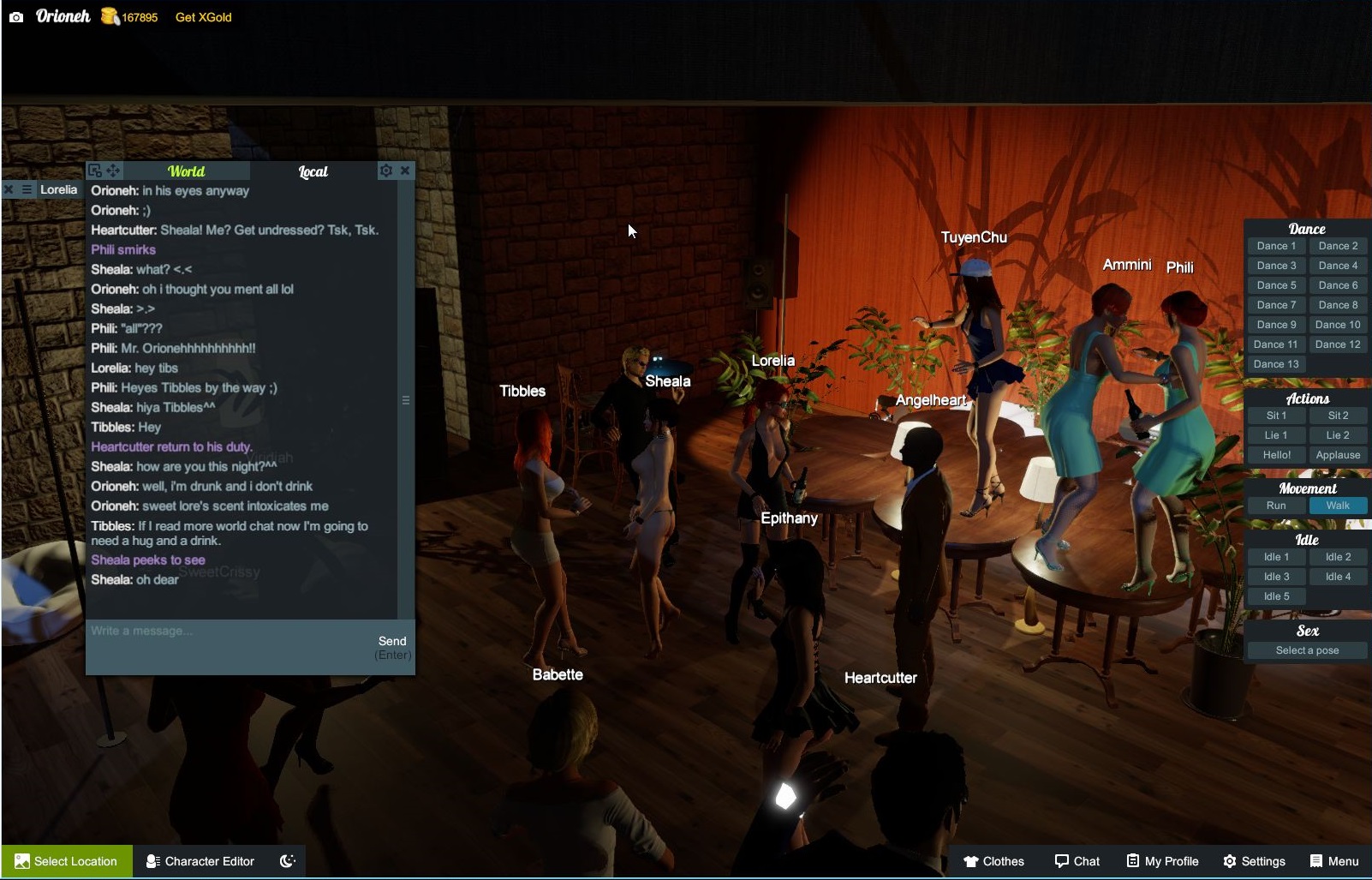Start Dance 7 from the Dance panel
The height and width of the screenshot is (880, 1372).
click(x=1276, y=304)
